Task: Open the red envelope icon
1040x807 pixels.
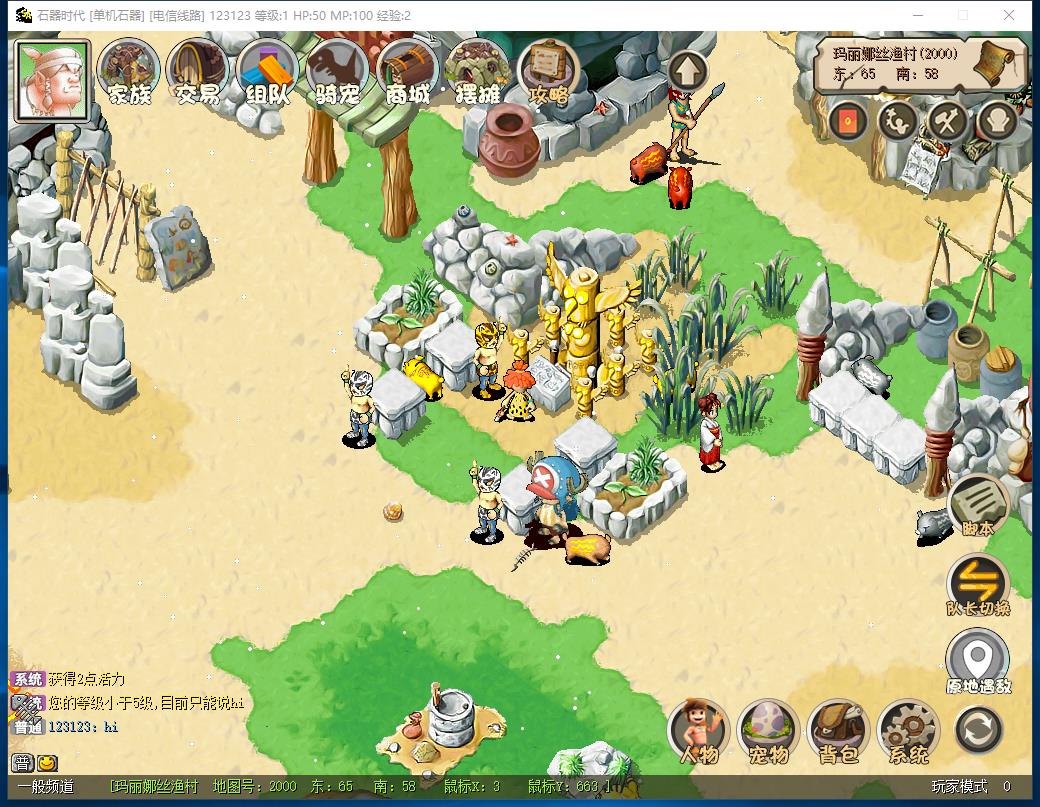Action: pos(848,122)
